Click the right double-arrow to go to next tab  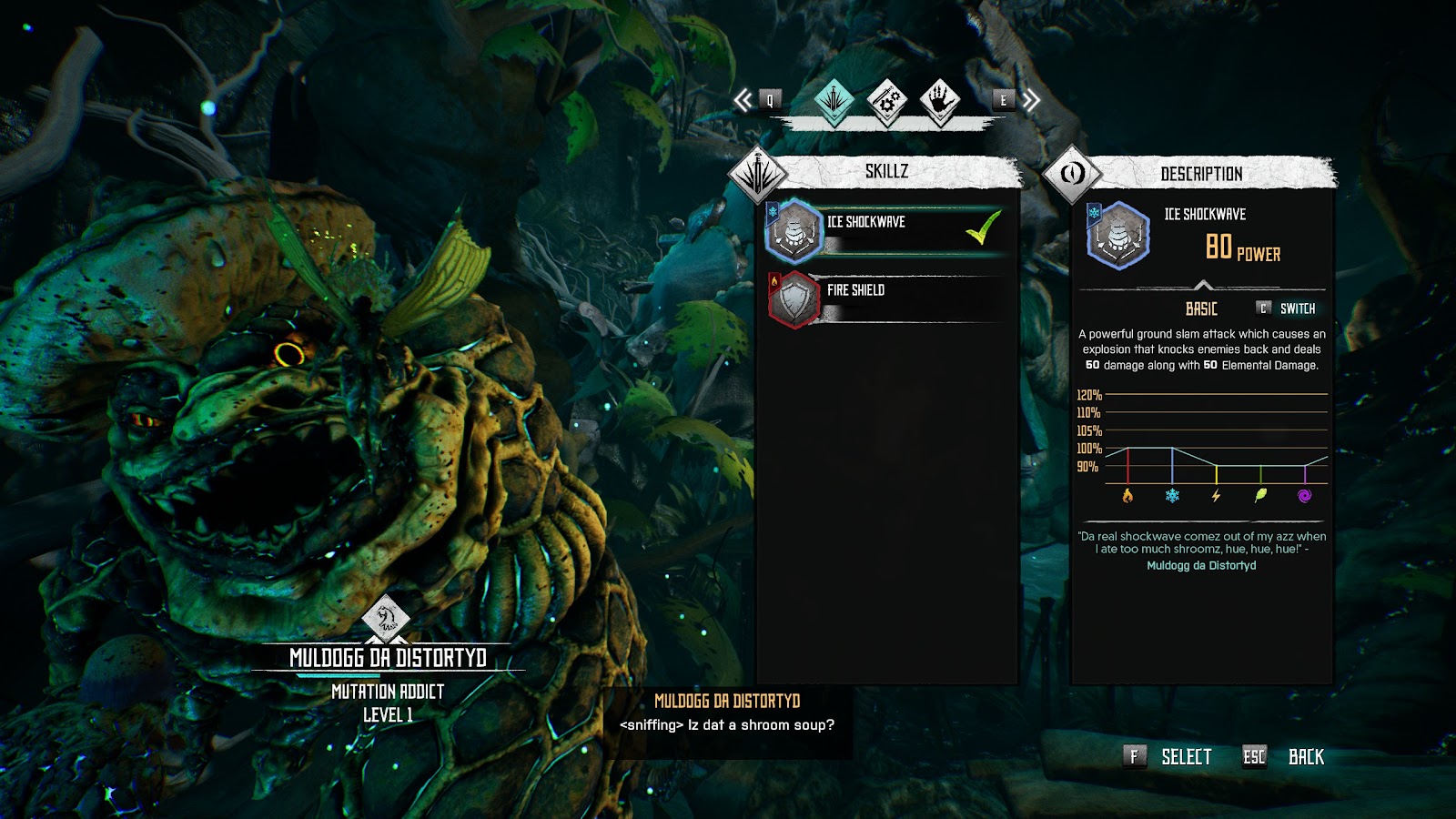click(1030, 100)
